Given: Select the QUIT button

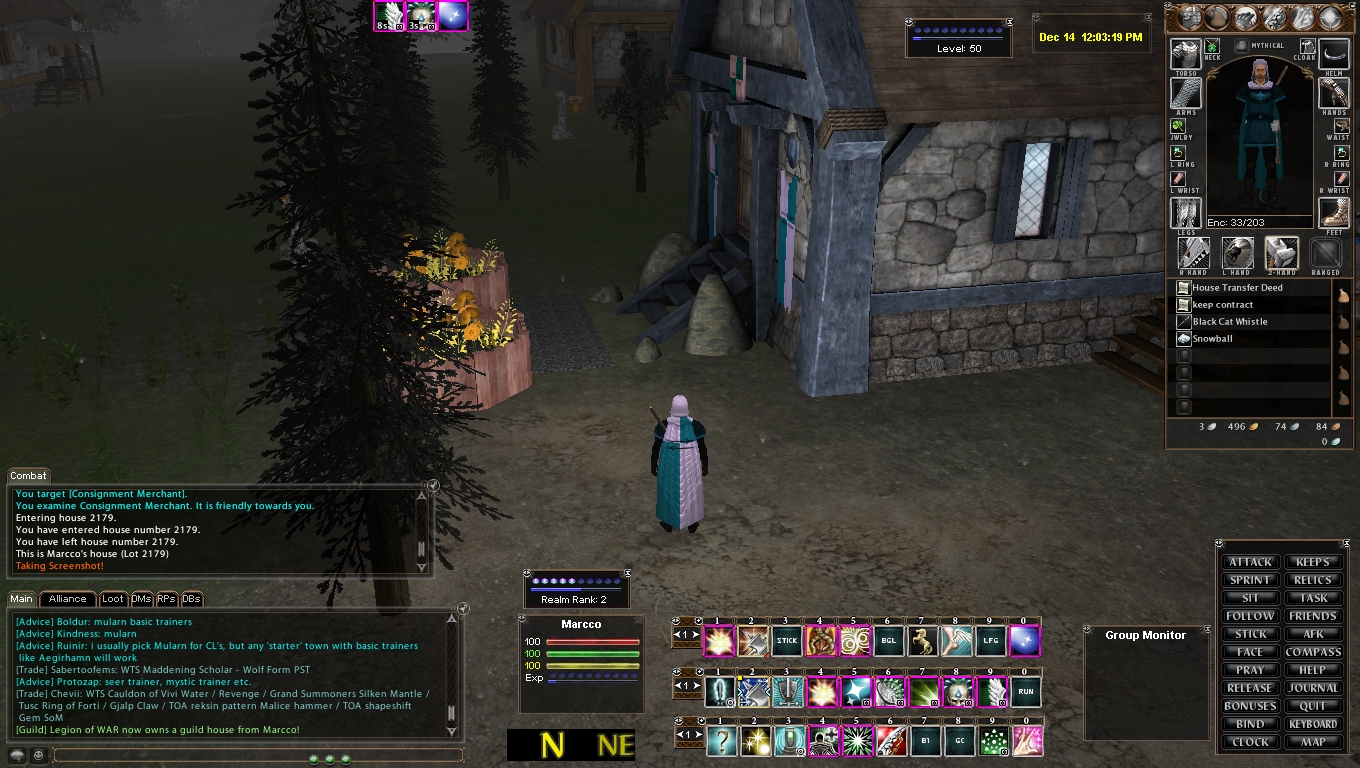Looking at the screenshot, I should (x=1312, y=706).
